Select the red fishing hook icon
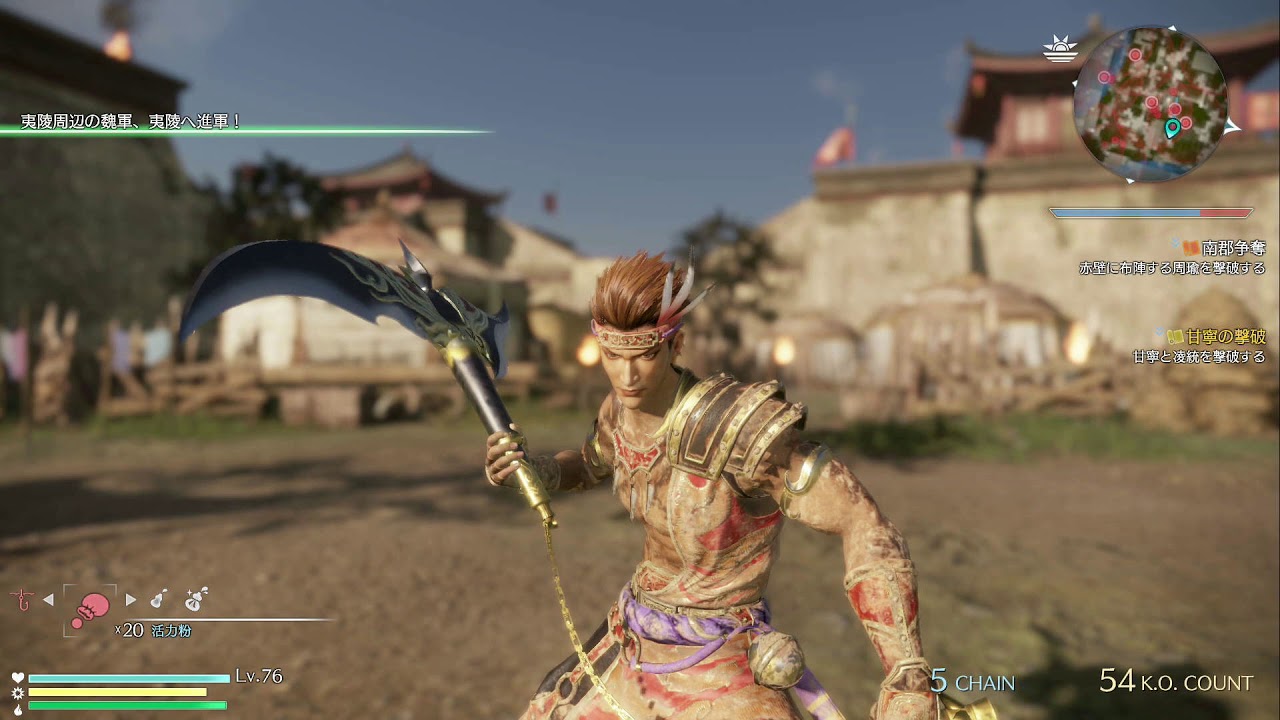 (x=17, y=599)
